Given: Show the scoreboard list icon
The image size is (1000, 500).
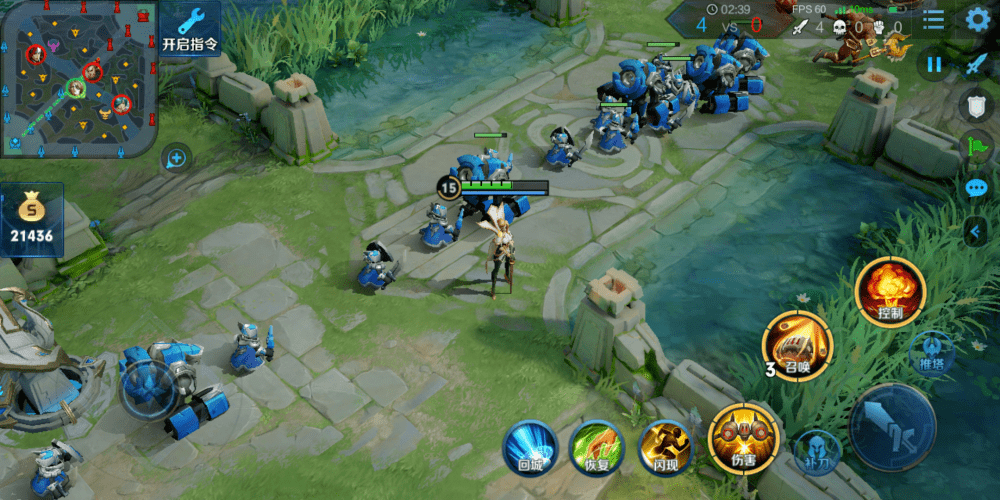Looking at the screenshot, I should click(x=933, y=20).
